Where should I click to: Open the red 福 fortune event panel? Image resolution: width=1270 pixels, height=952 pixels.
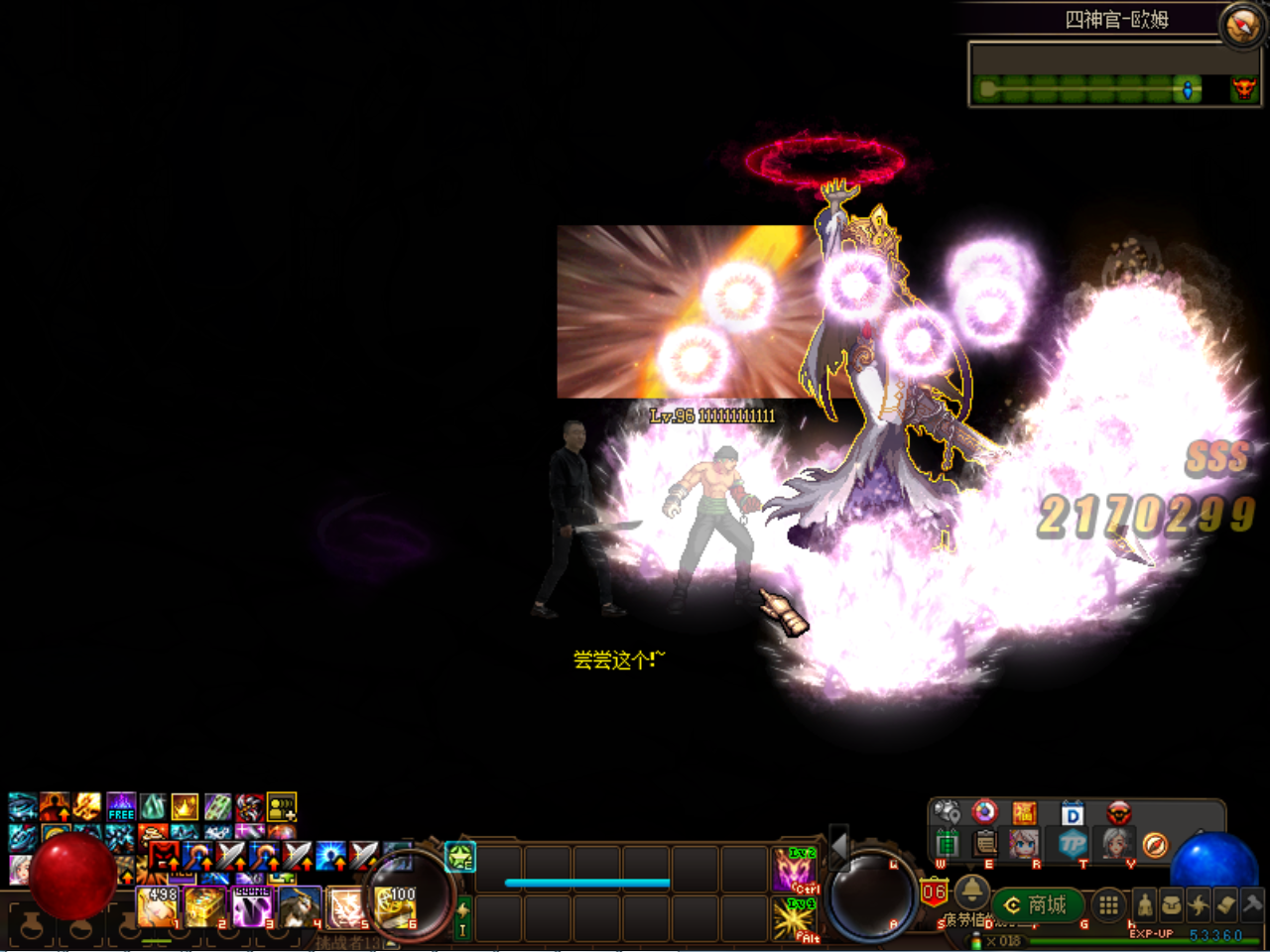tap(1025, 813)
